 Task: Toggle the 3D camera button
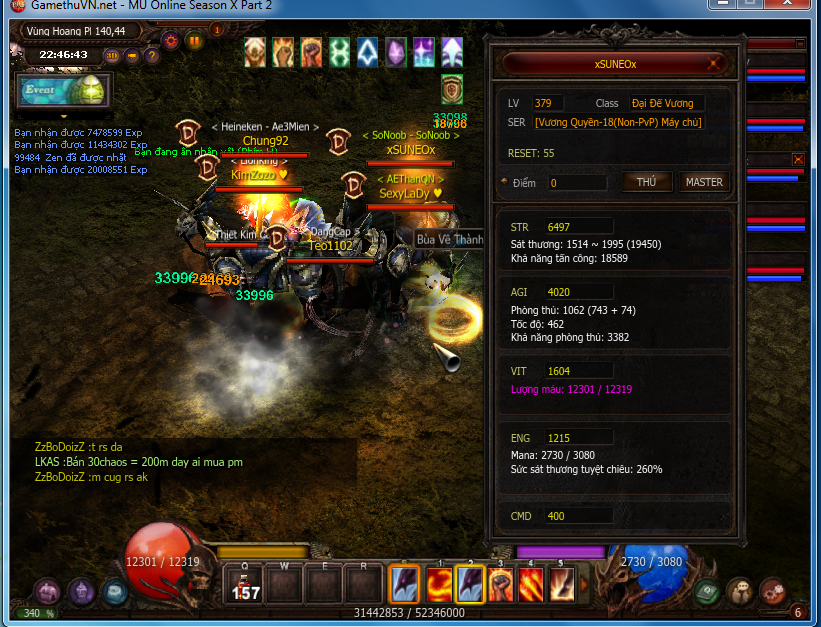click(113, 55)
